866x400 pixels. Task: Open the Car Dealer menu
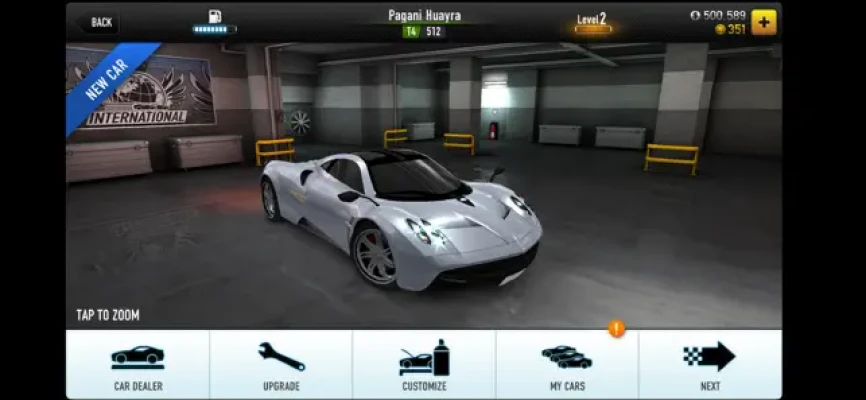point(138,364)
